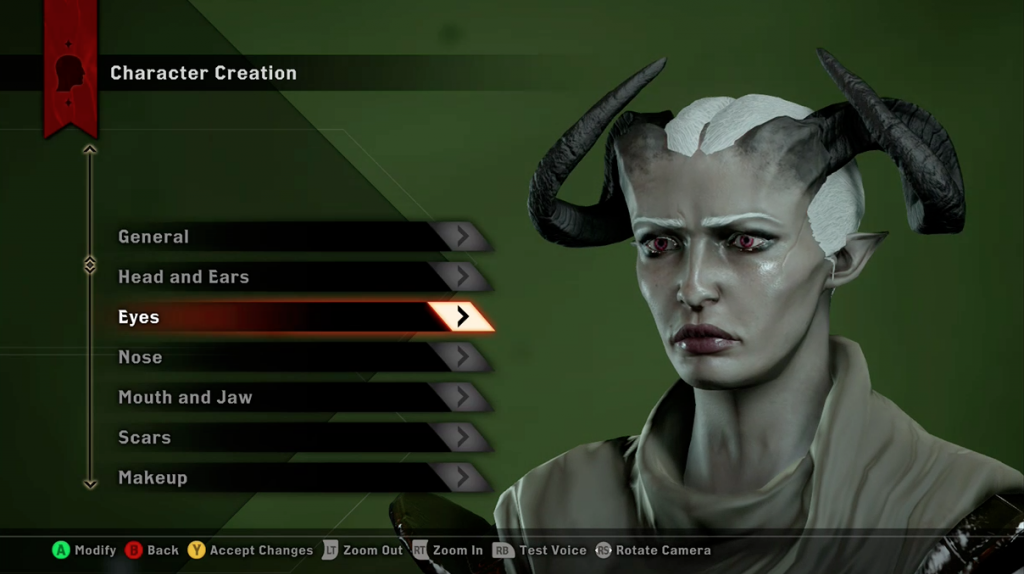
Task: Open the Makeup options
Action: pyautogui.click(x=300, y=477)
